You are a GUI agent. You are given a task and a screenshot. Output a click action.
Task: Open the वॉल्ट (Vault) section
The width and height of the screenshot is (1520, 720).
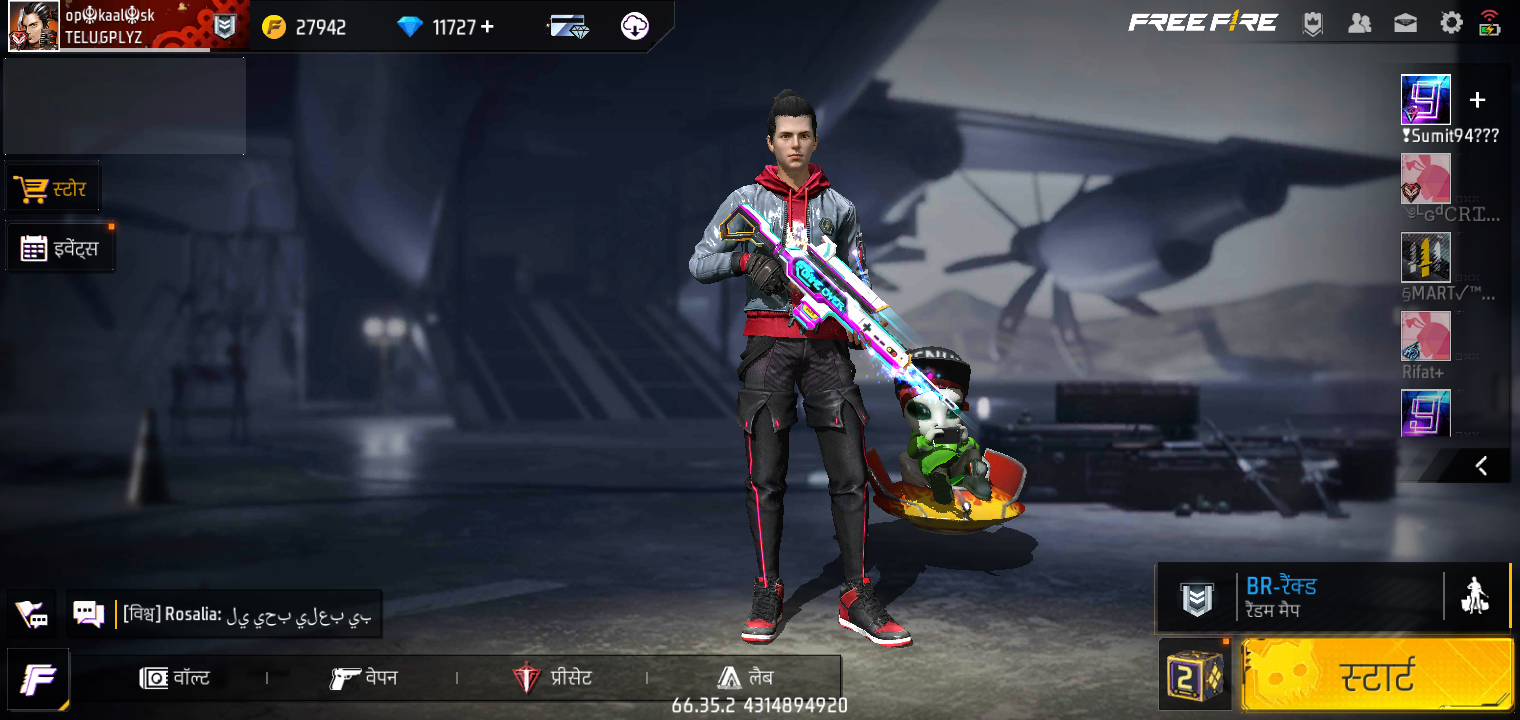tap(175, 678)
